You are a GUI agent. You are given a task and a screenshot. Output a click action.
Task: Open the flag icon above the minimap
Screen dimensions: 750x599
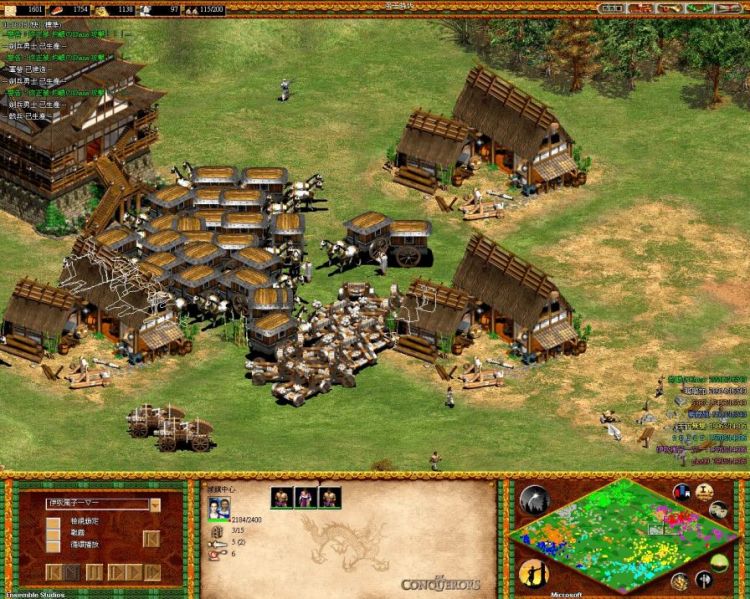pyautogui.click(x=682, y=492)
